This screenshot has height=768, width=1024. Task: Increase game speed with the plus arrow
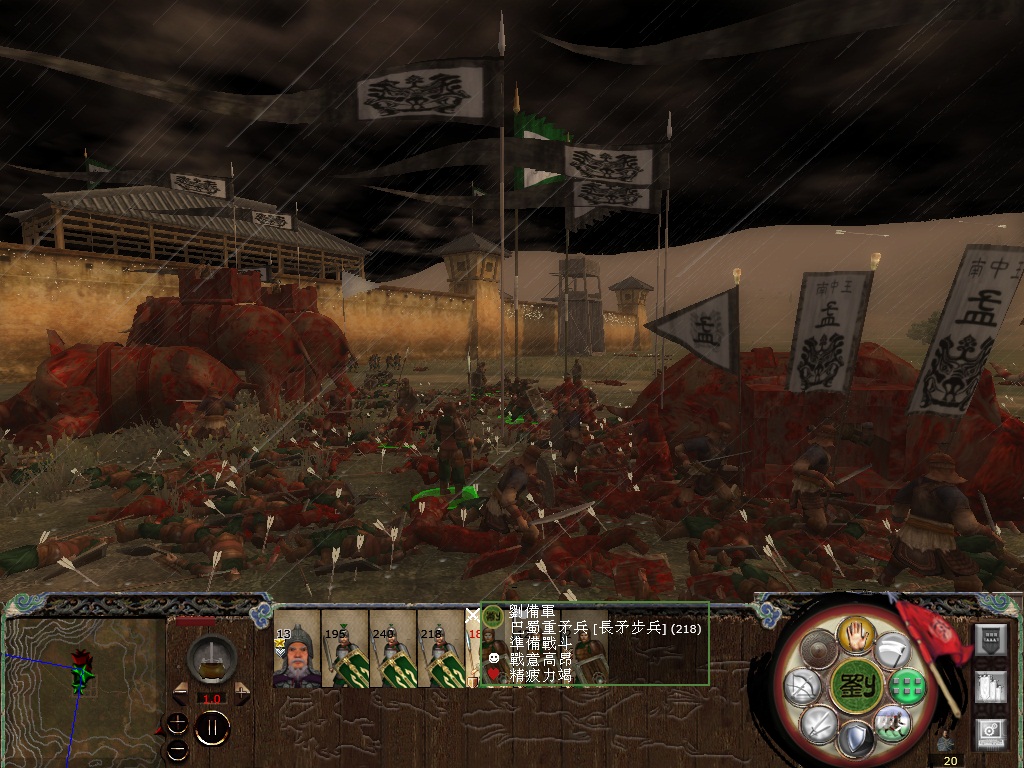[x=242, y=691]
